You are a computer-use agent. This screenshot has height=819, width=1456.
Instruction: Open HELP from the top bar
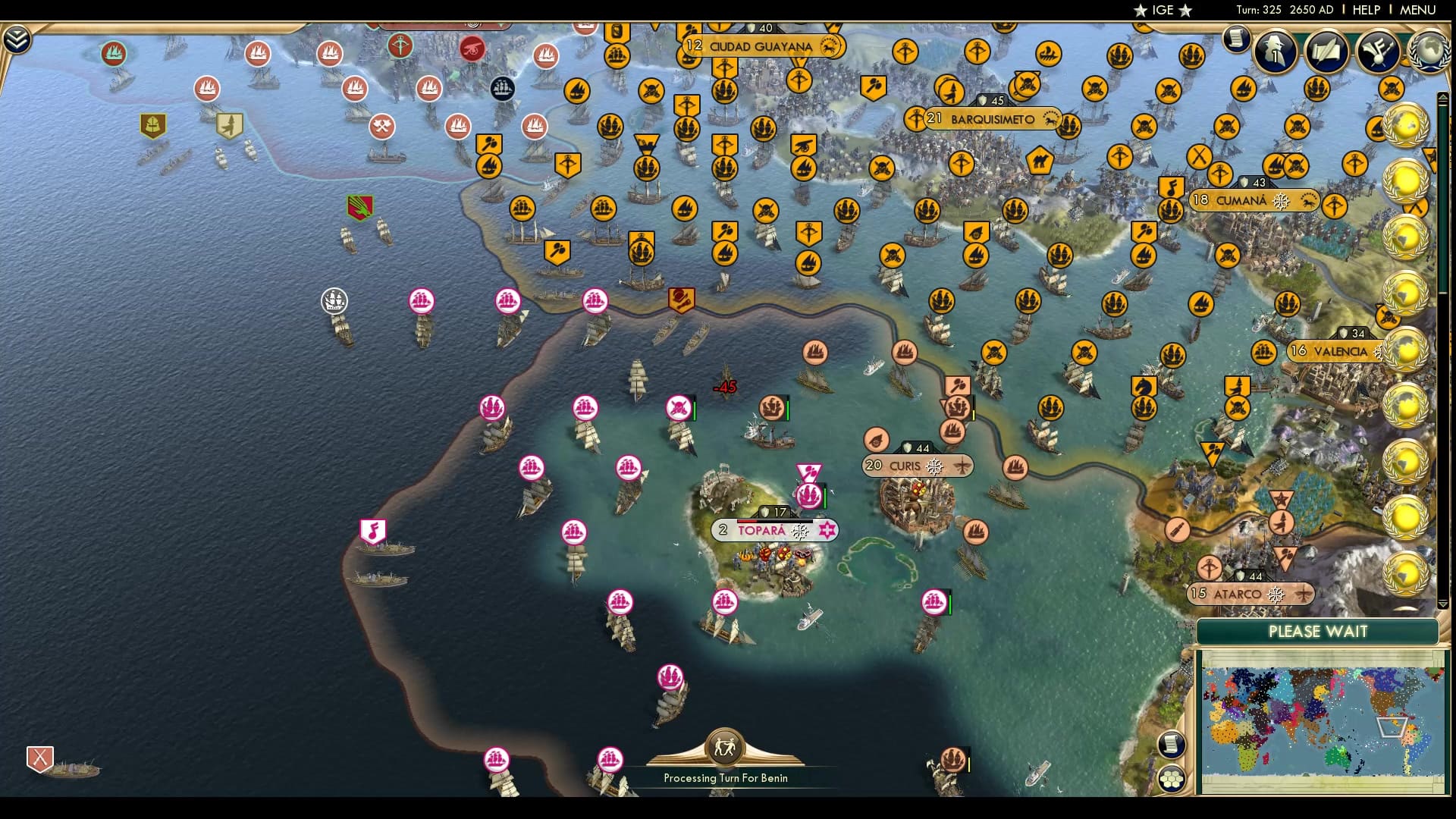pyautogui.click(x=1365, y=10)
